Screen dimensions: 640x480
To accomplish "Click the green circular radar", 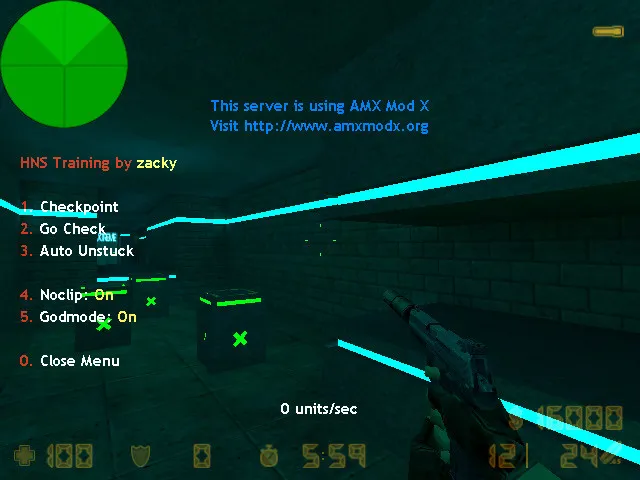I will [x=65, y=65].
